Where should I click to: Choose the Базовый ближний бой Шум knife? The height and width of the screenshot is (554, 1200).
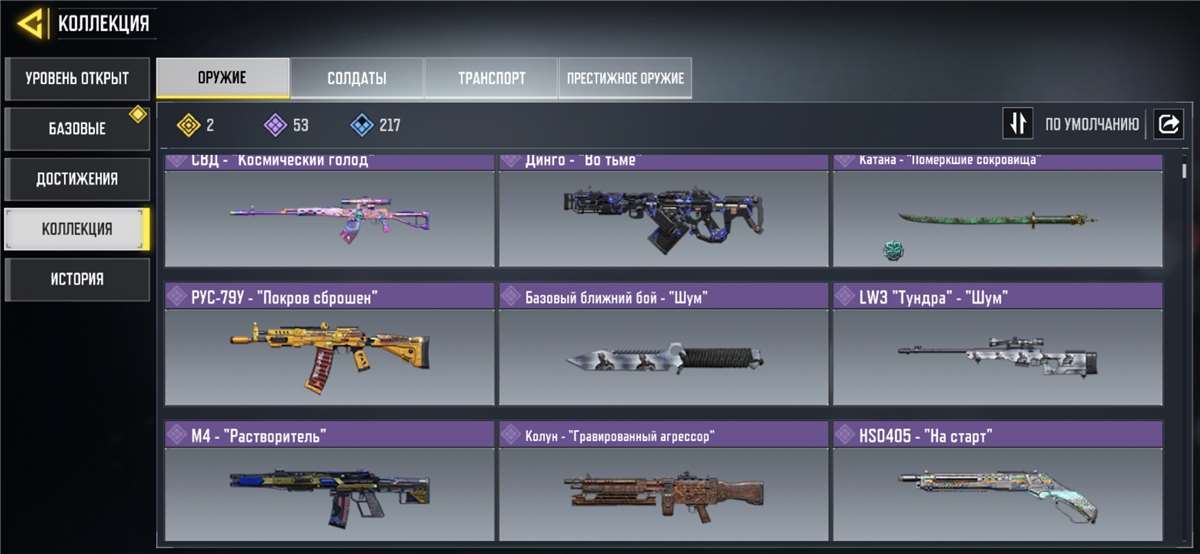click(x=663, y=345)
